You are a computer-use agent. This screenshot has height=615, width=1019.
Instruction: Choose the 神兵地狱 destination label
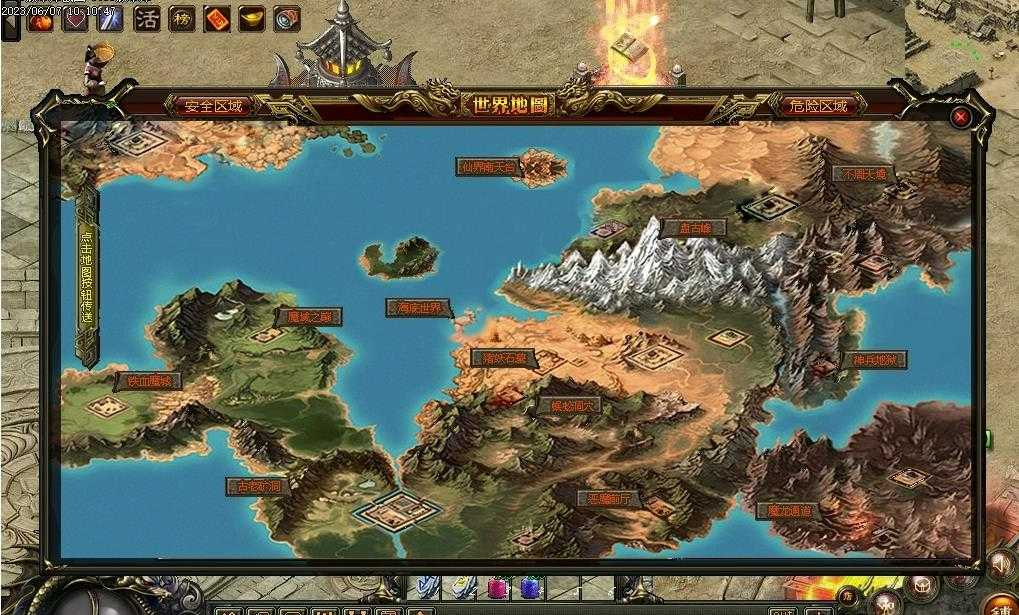[873, 360]
